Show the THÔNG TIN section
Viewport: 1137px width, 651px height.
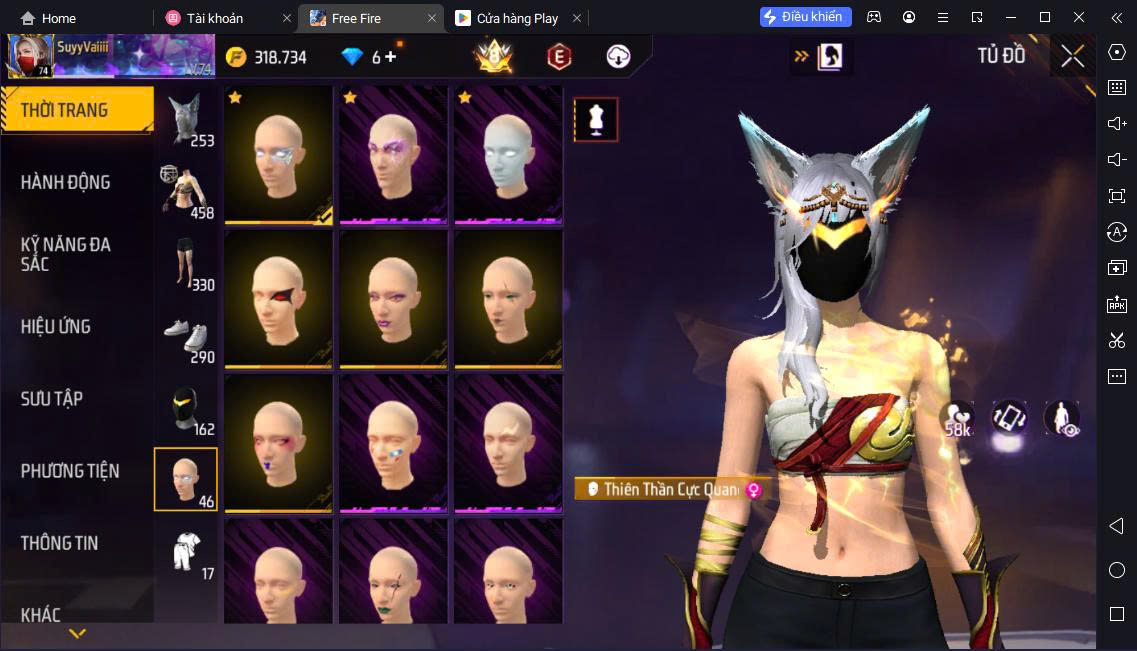(60, 543)
